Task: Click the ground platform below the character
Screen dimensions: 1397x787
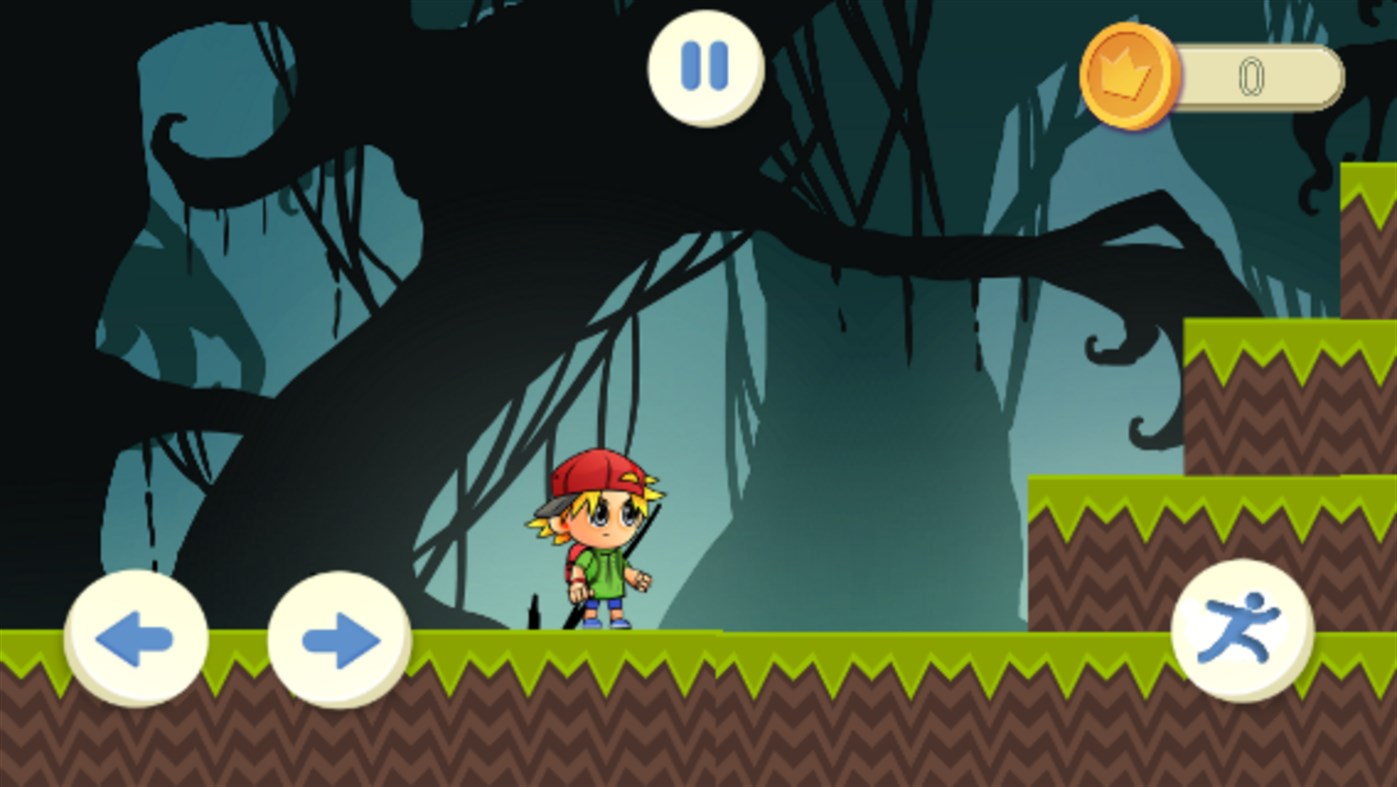Action: 600,700
